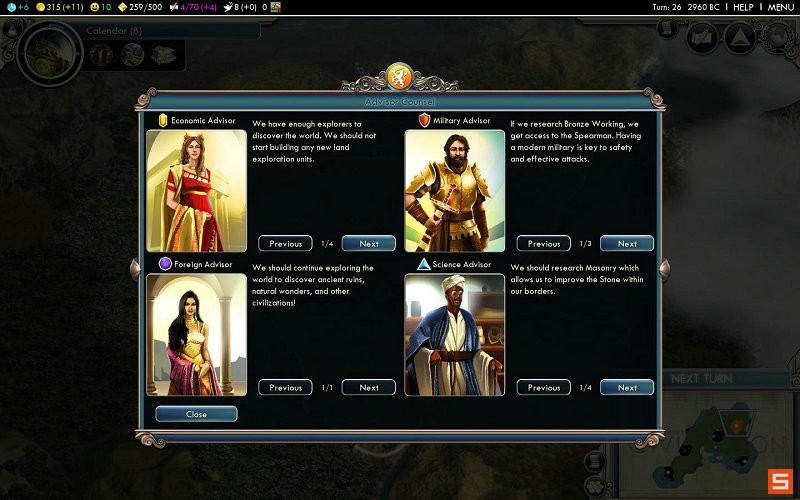The height and width of the screenshot is (500, 800).
Task: End turn with the NEXT TURN button
Action: pos(700,379)
